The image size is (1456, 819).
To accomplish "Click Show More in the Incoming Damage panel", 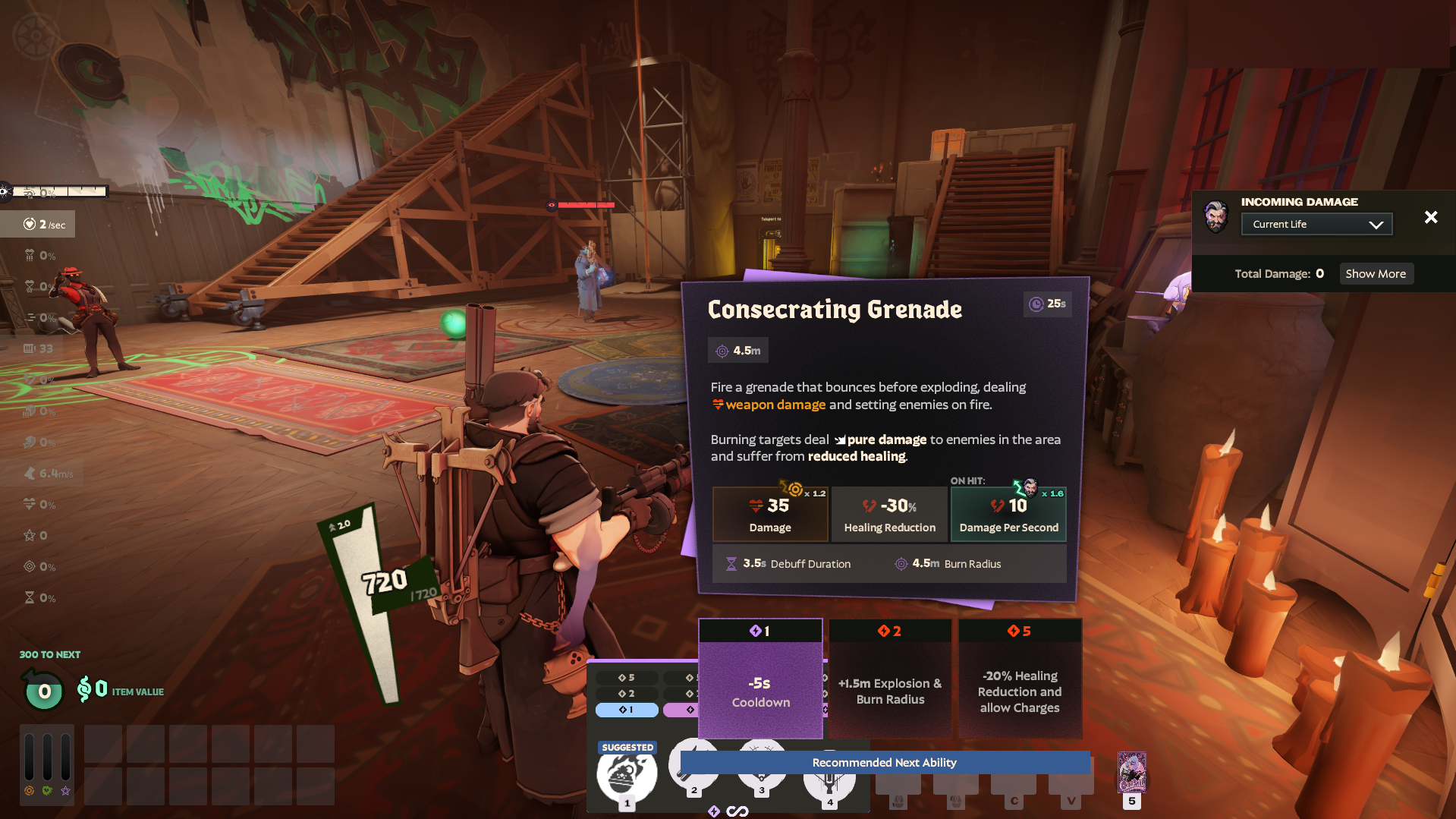I will [1376, 273].
